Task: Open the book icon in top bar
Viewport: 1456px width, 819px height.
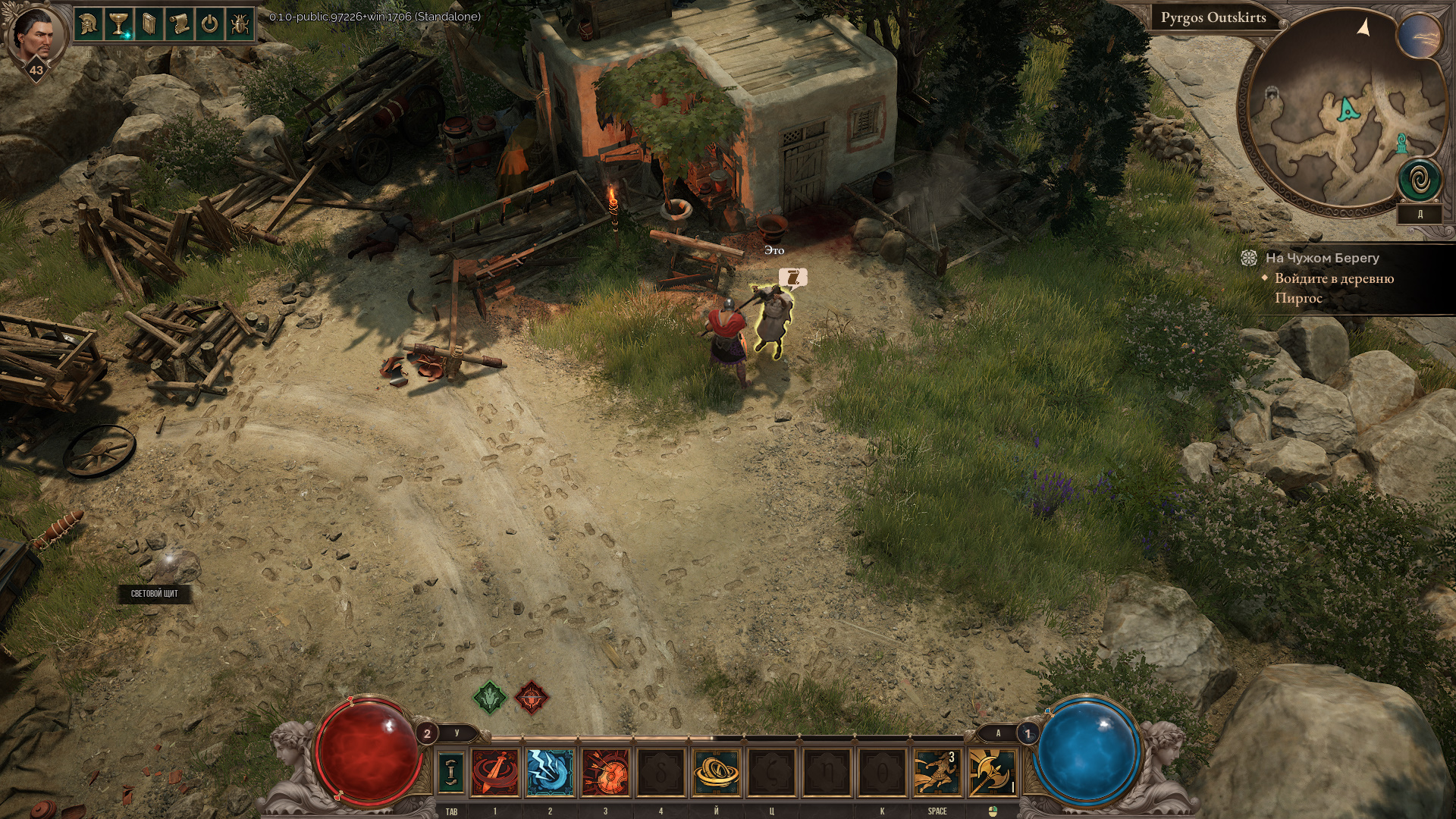Action: 149,24
